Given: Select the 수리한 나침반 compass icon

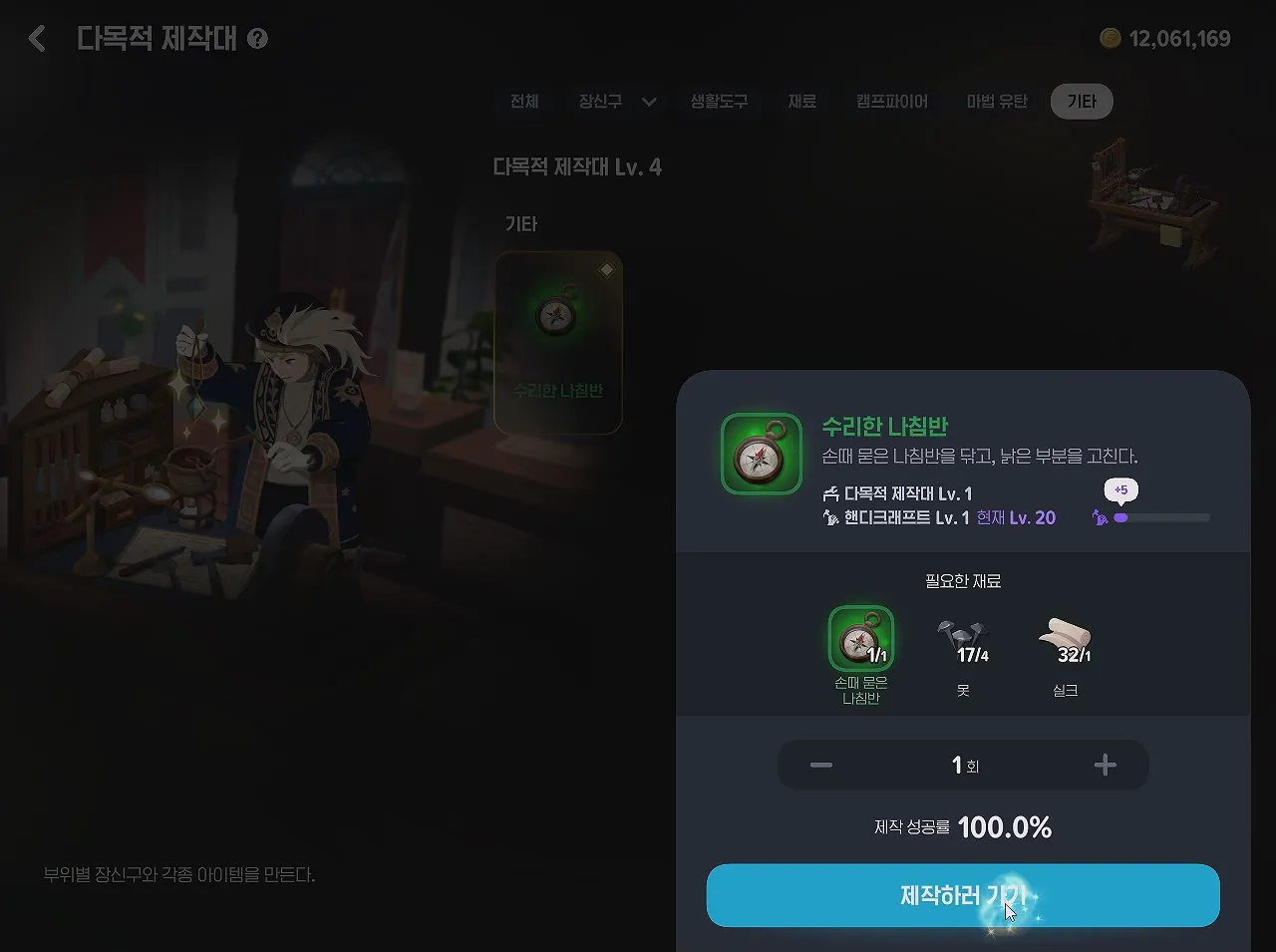Looking at the screenshot, I should coord(760,454).
